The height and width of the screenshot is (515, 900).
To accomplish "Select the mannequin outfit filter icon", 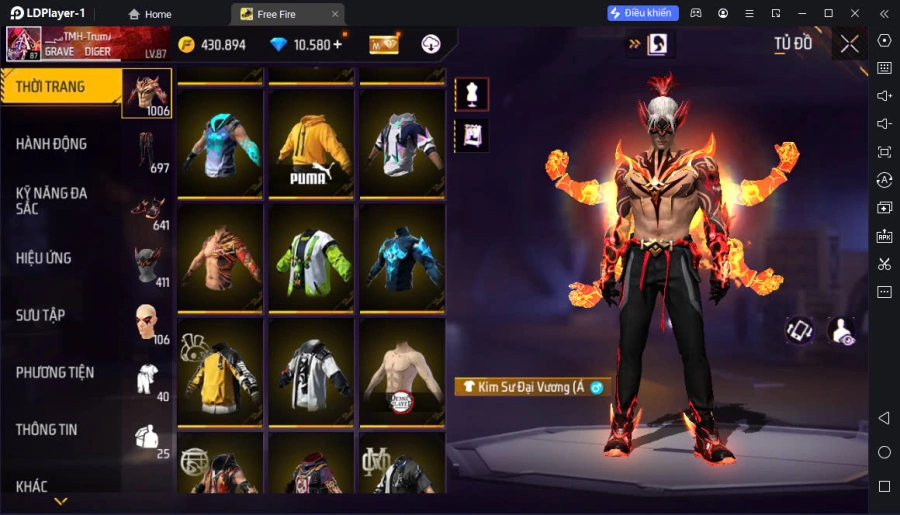I will (x=472, y=94).
